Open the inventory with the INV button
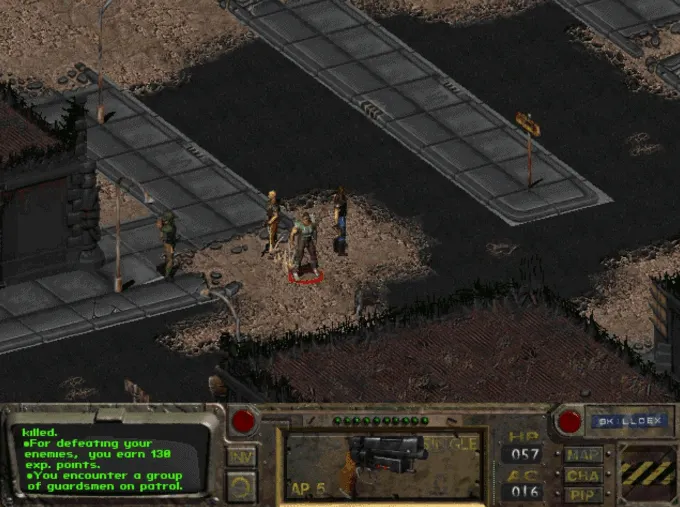 [241, 457]
